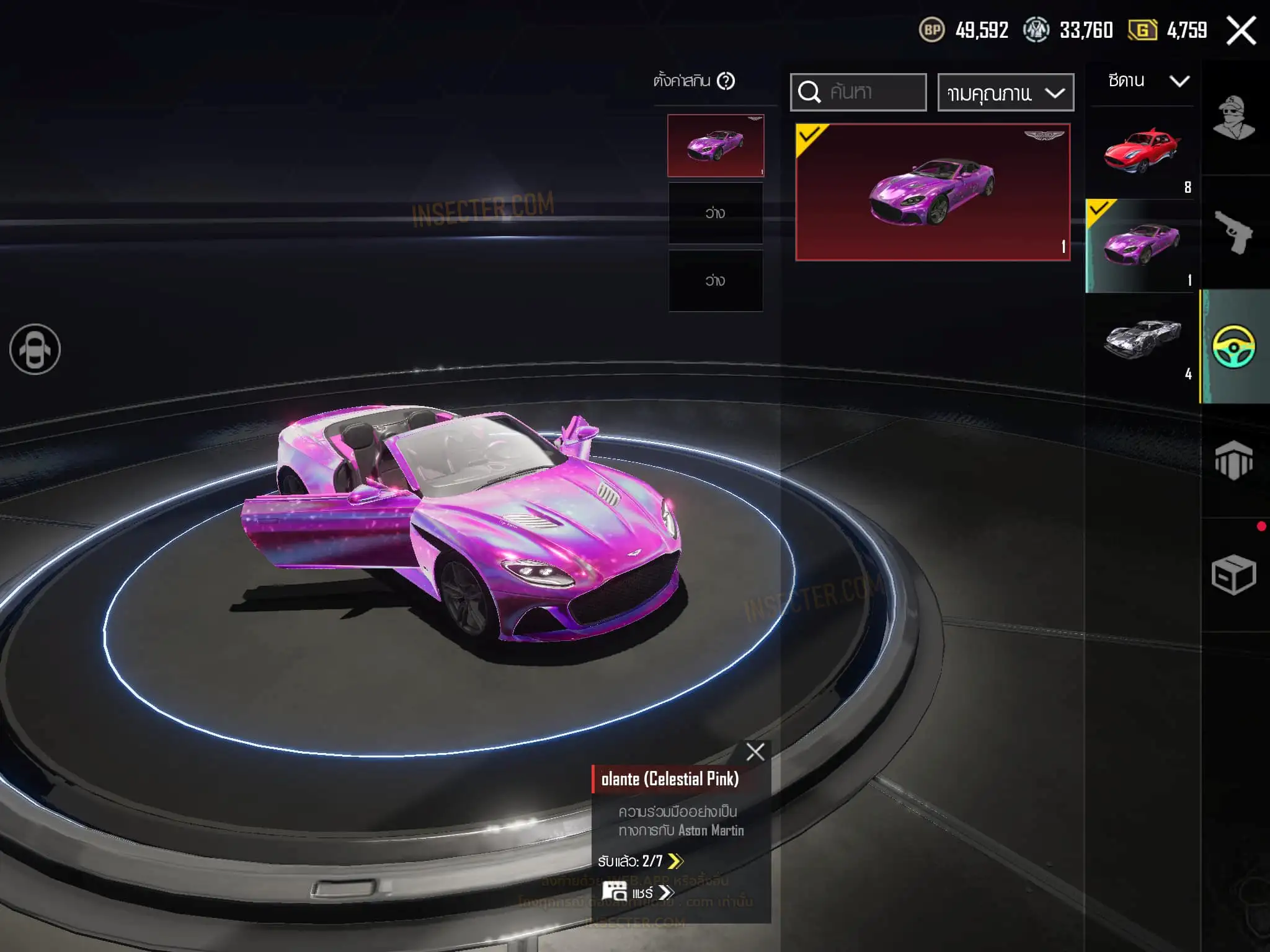Switch to the pistol weapons tab
Viewport: 1270px width, 952px height.
pos(1234,232)
